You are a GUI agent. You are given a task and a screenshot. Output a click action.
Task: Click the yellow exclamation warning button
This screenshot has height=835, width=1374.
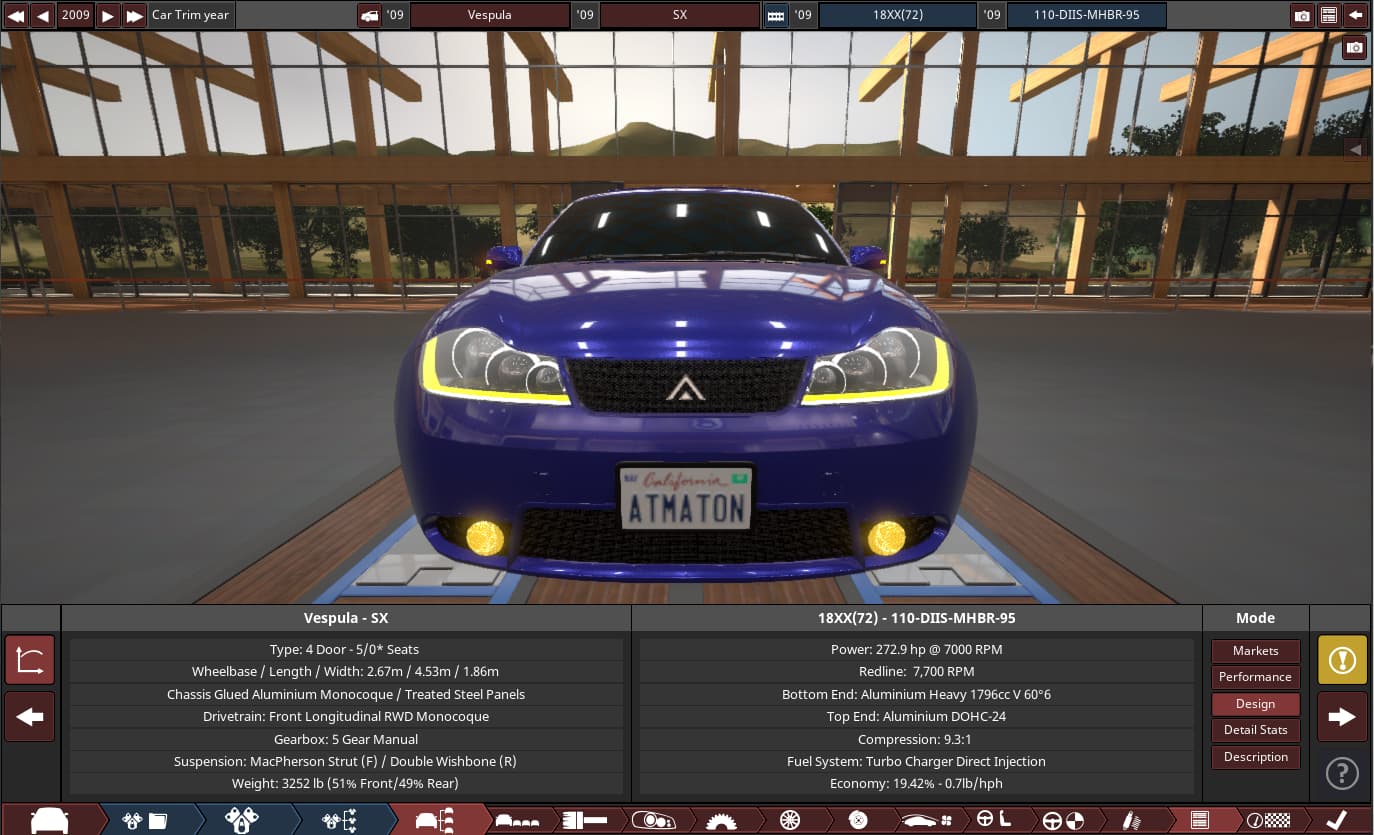(x=1342, y=660)
